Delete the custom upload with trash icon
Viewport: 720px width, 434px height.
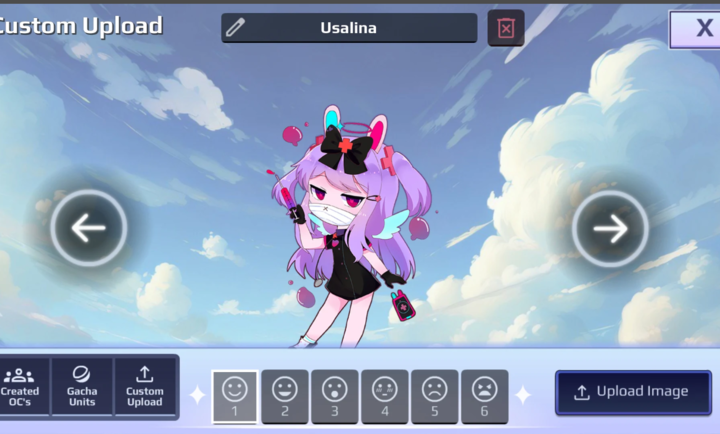pos(506,28)
